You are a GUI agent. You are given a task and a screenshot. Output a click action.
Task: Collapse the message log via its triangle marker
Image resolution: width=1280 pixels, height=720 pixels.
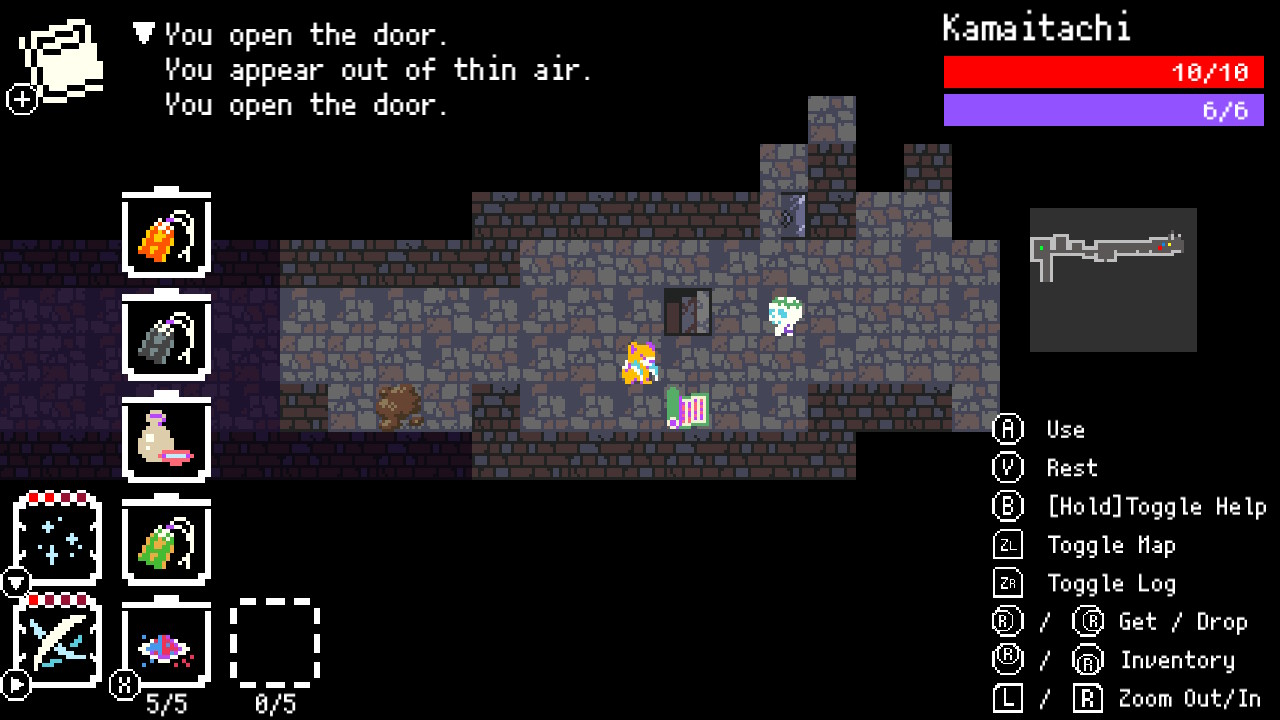pyautogui.click(x=142, y=34)
